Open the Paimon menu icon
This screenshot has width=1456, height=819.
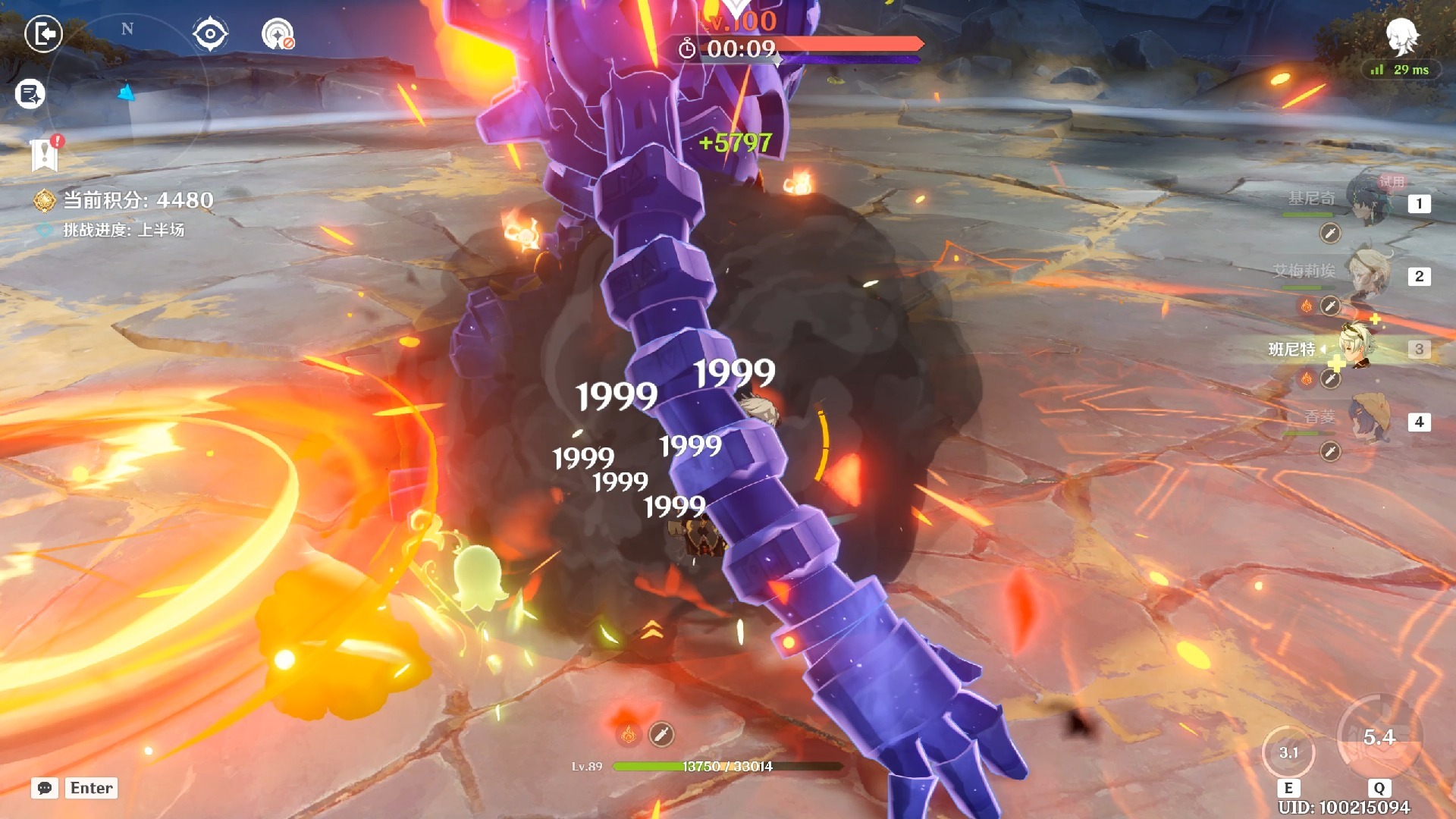[1401, 36]
